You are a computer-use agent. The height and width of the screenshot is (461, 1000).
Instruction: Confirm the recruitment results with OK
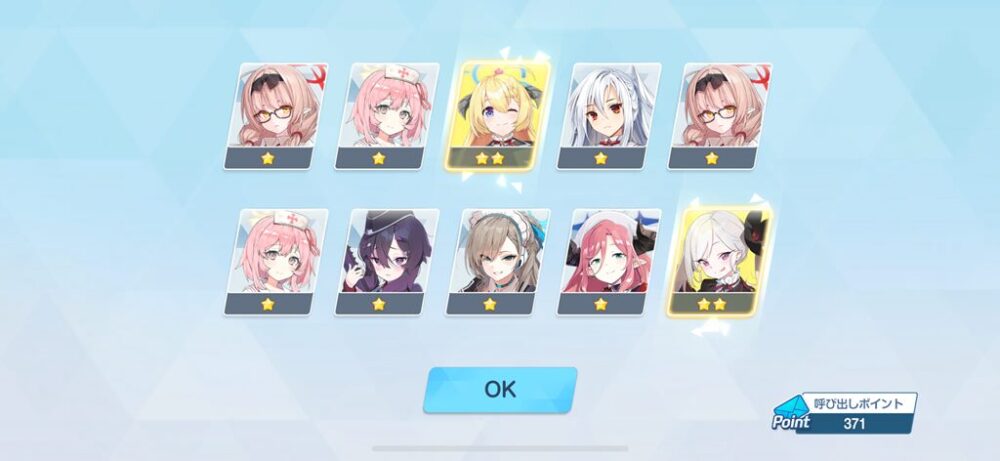pos(500,389)
